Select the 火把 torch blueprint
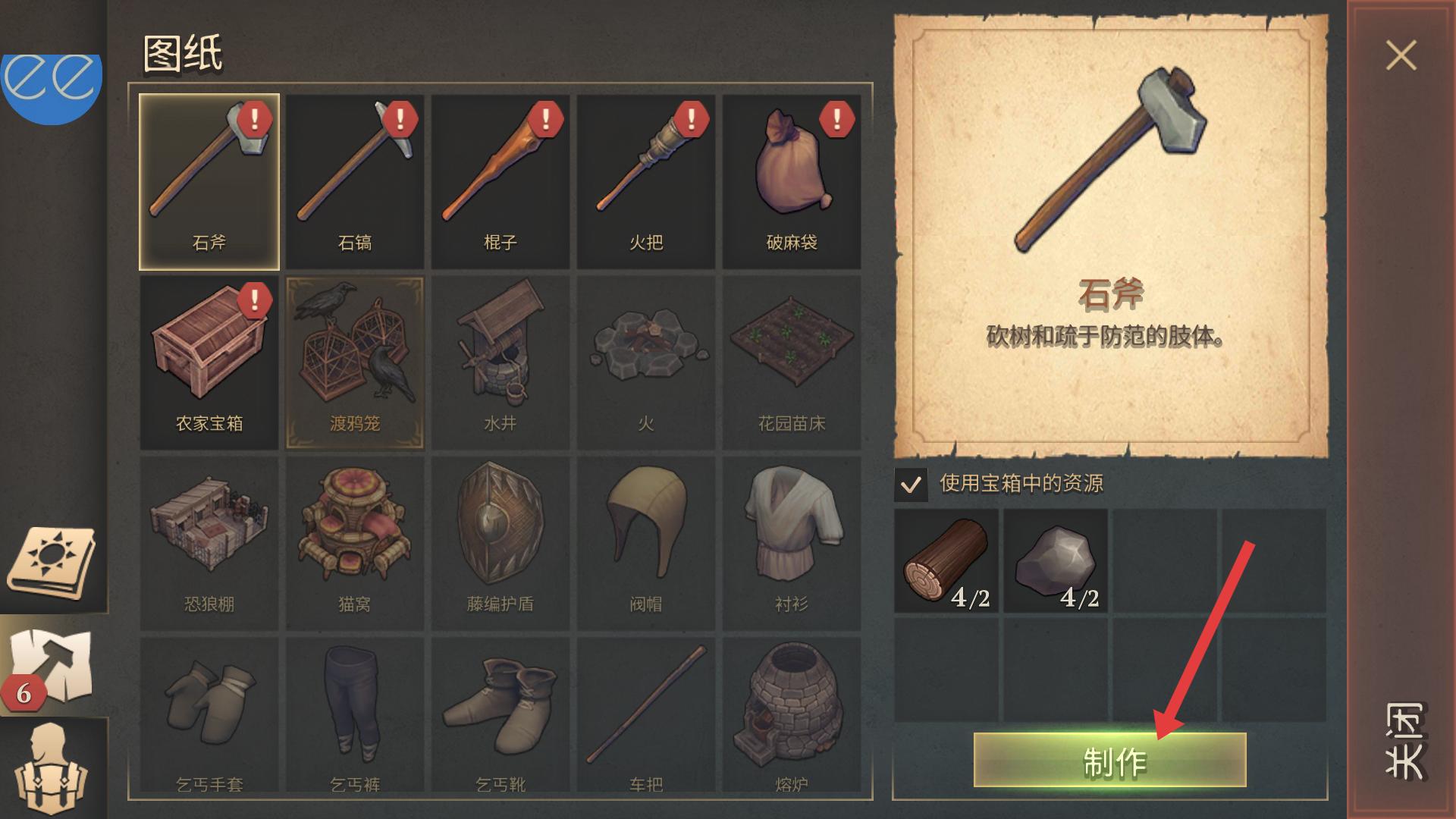The width and height of the screenshot is (1456, 819). pyautogui.click(x=646, y=182)
